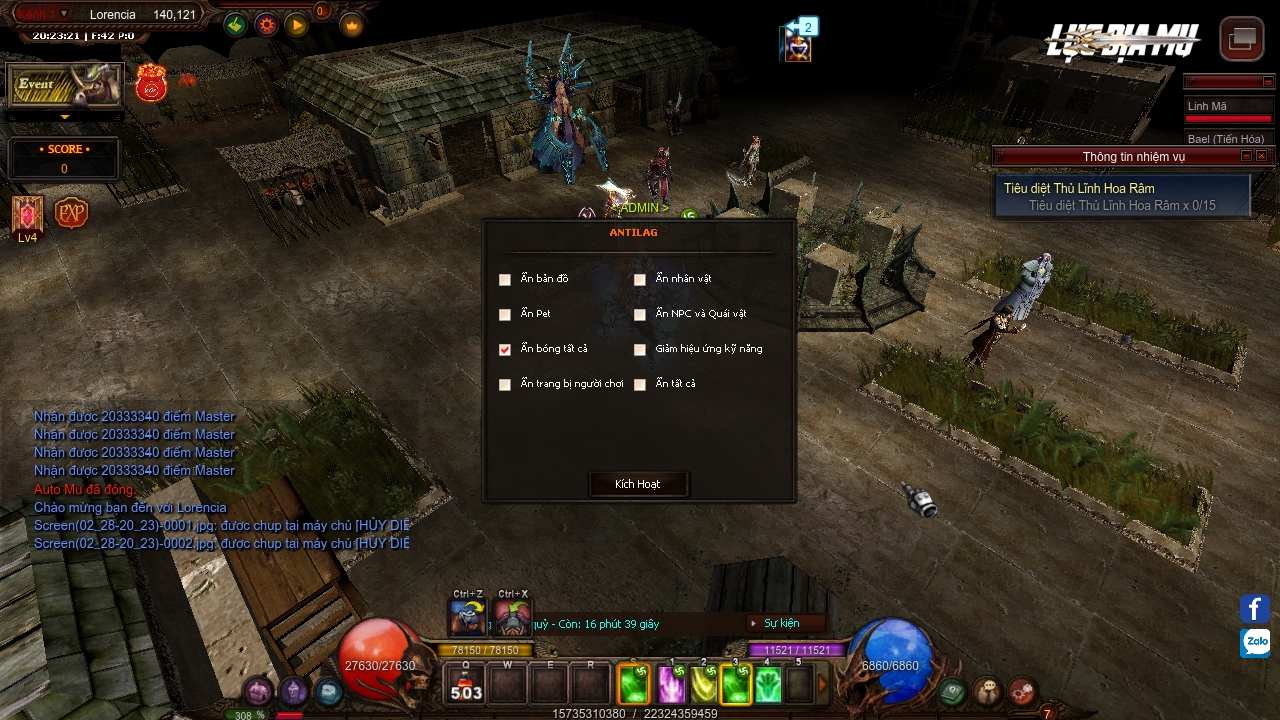Open the orange gear settings icon
This screenshot has height=720, width=1280.
266,25
